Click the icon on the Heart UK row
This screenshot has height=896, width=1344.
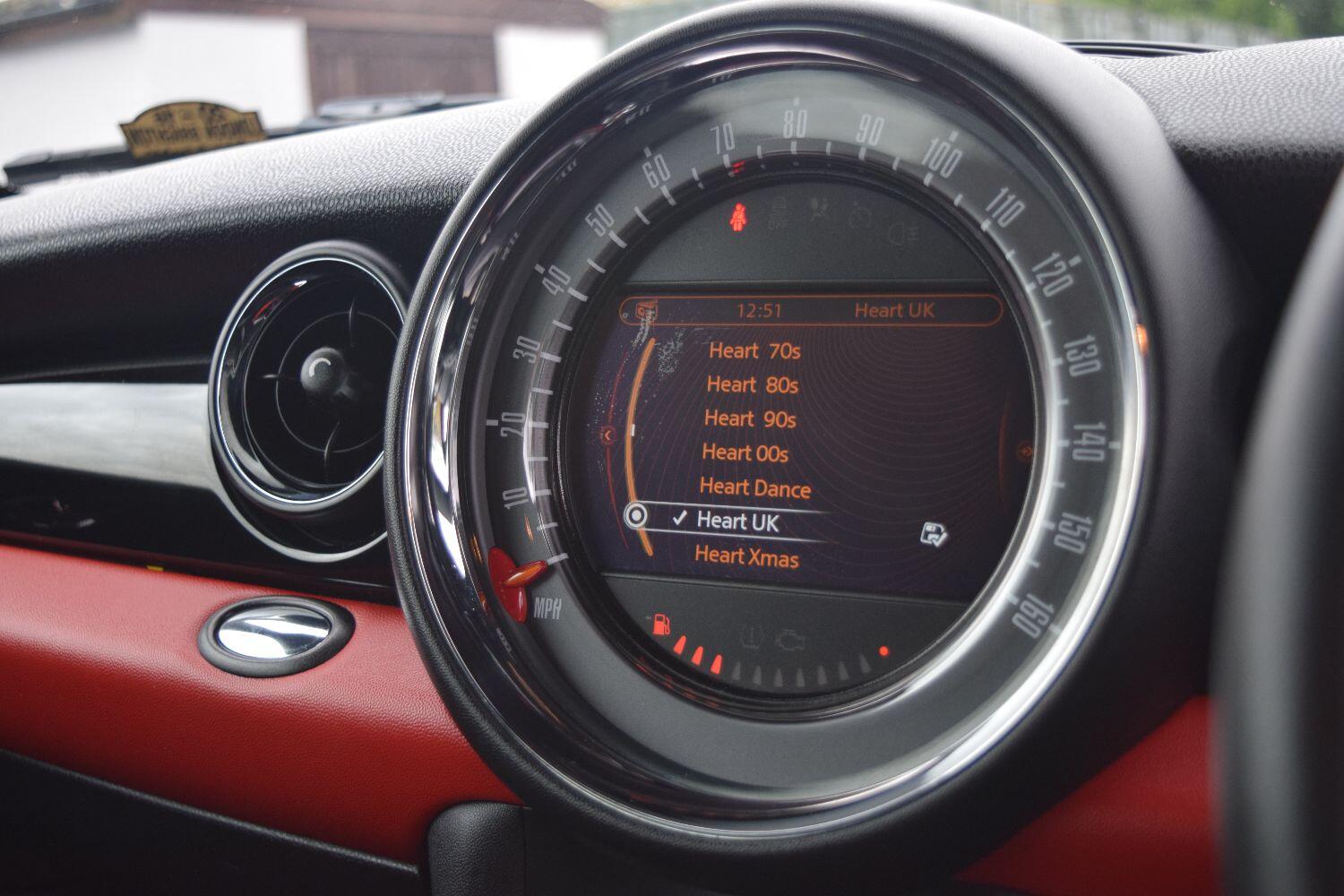point(932,535)
